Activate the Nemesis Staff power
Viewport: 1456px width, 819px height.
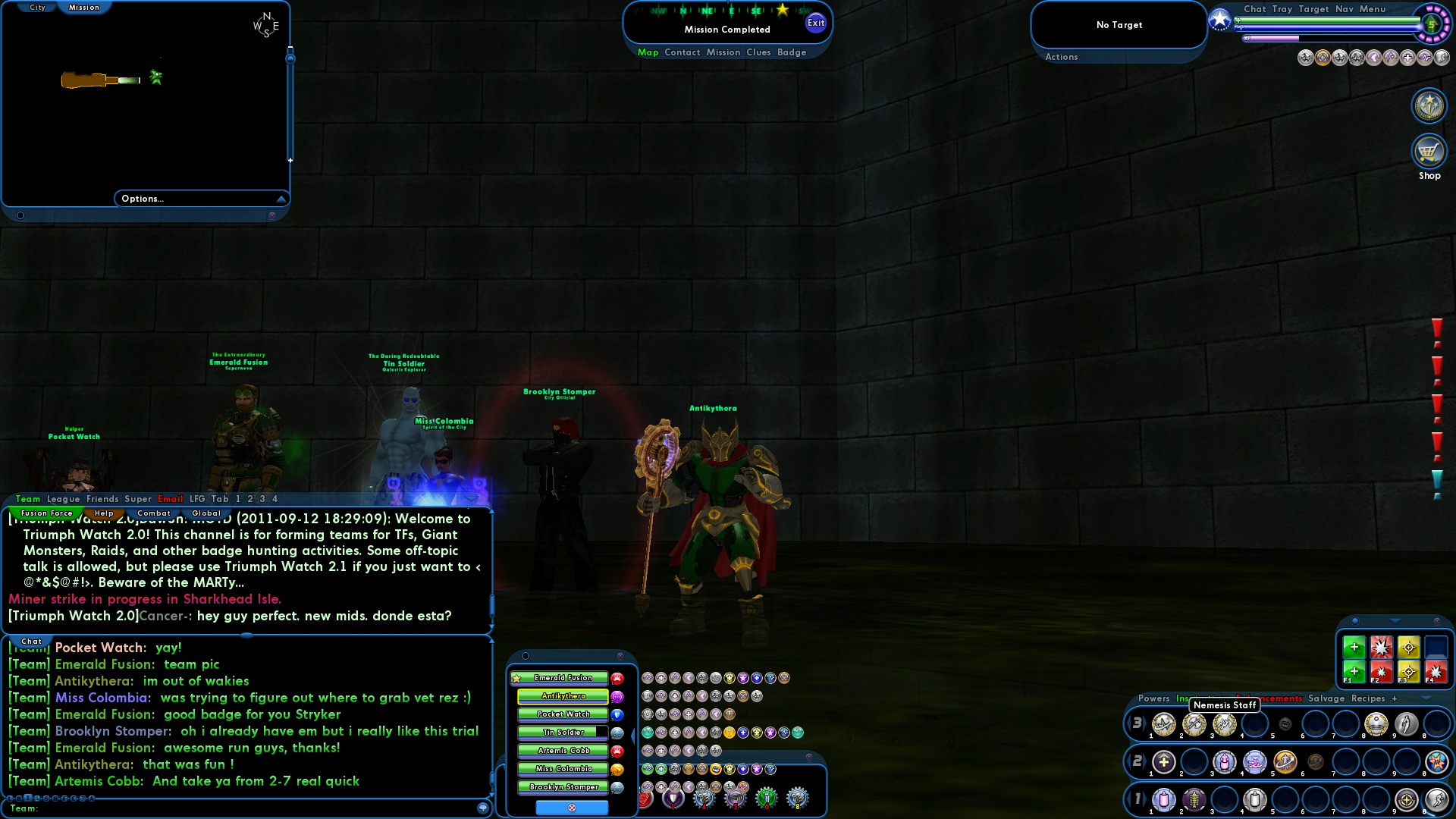[1226, 724]
